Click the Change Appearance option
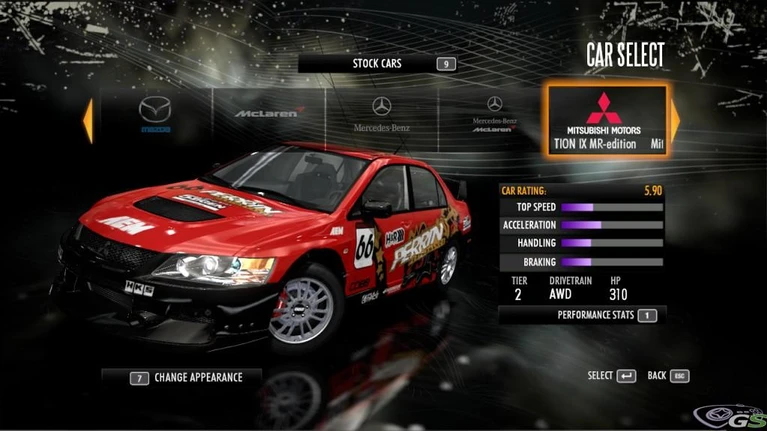767x431 pixels. tap(181, 378)
